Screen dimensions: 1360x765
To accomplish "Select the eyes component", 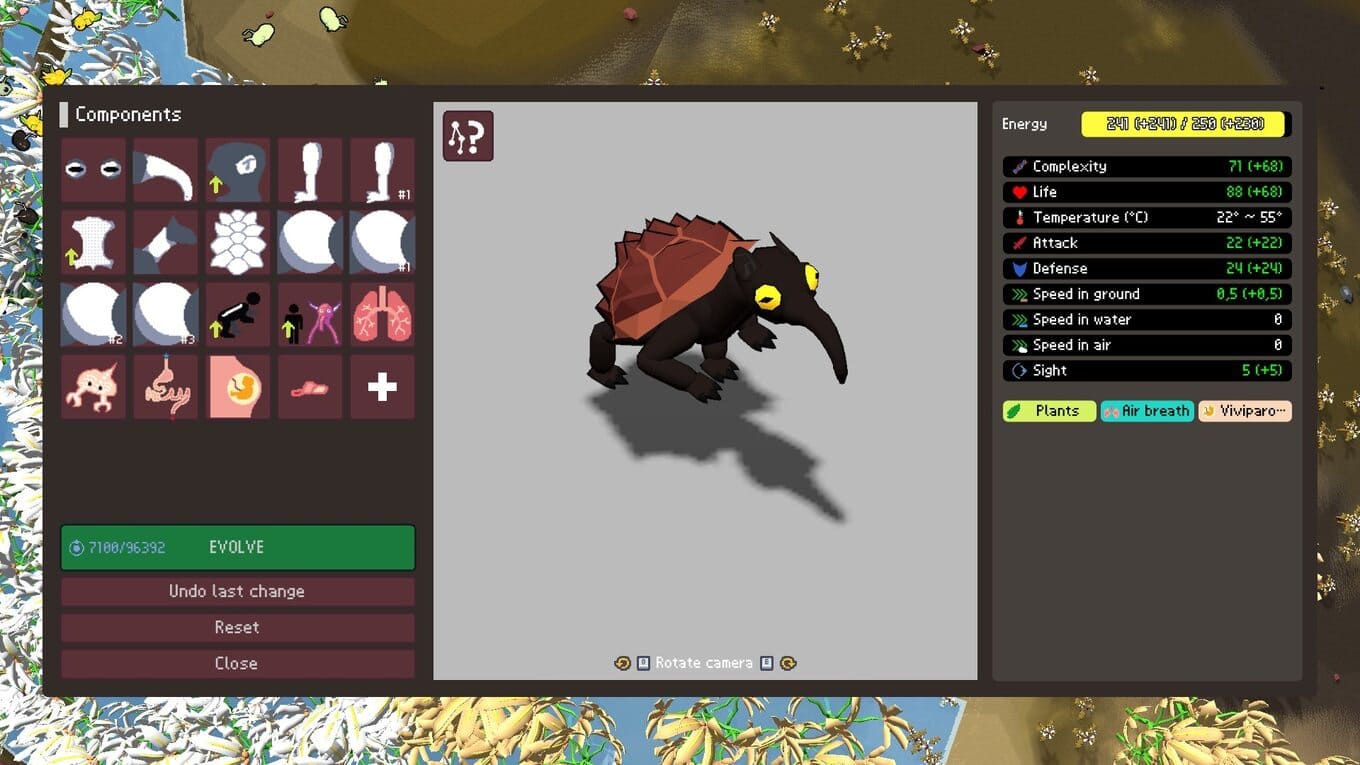I will [x=93, y=170].
